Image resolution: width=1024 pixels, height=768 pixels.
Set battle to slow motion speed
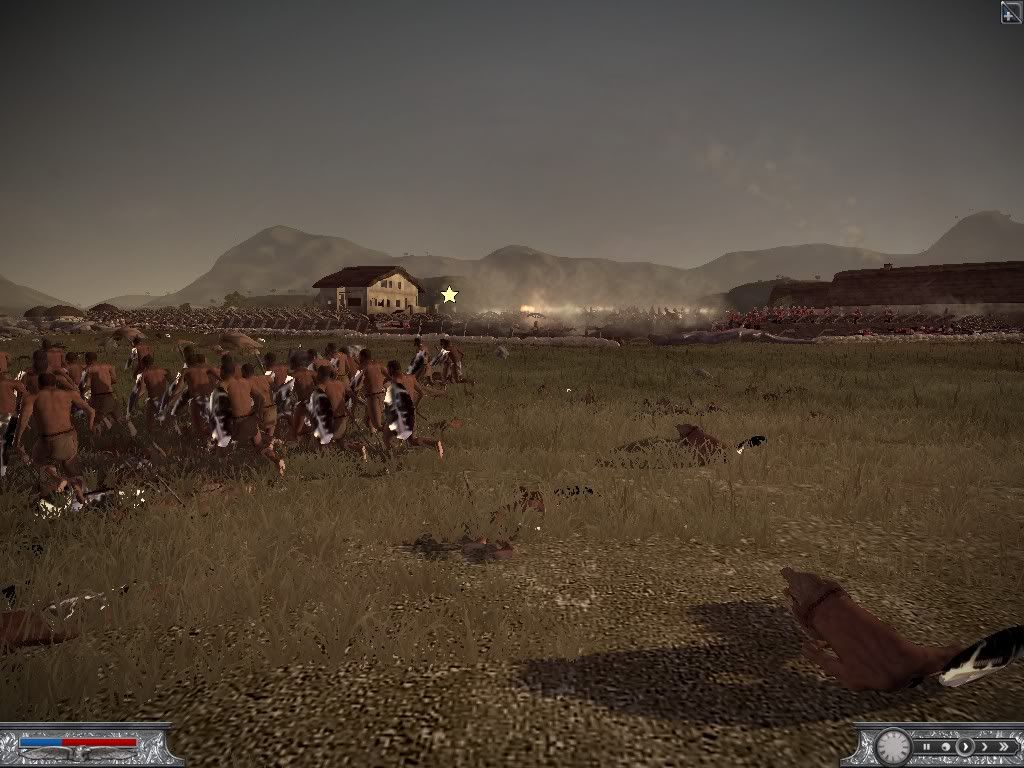pyautogui.click(x=945, y=746)
